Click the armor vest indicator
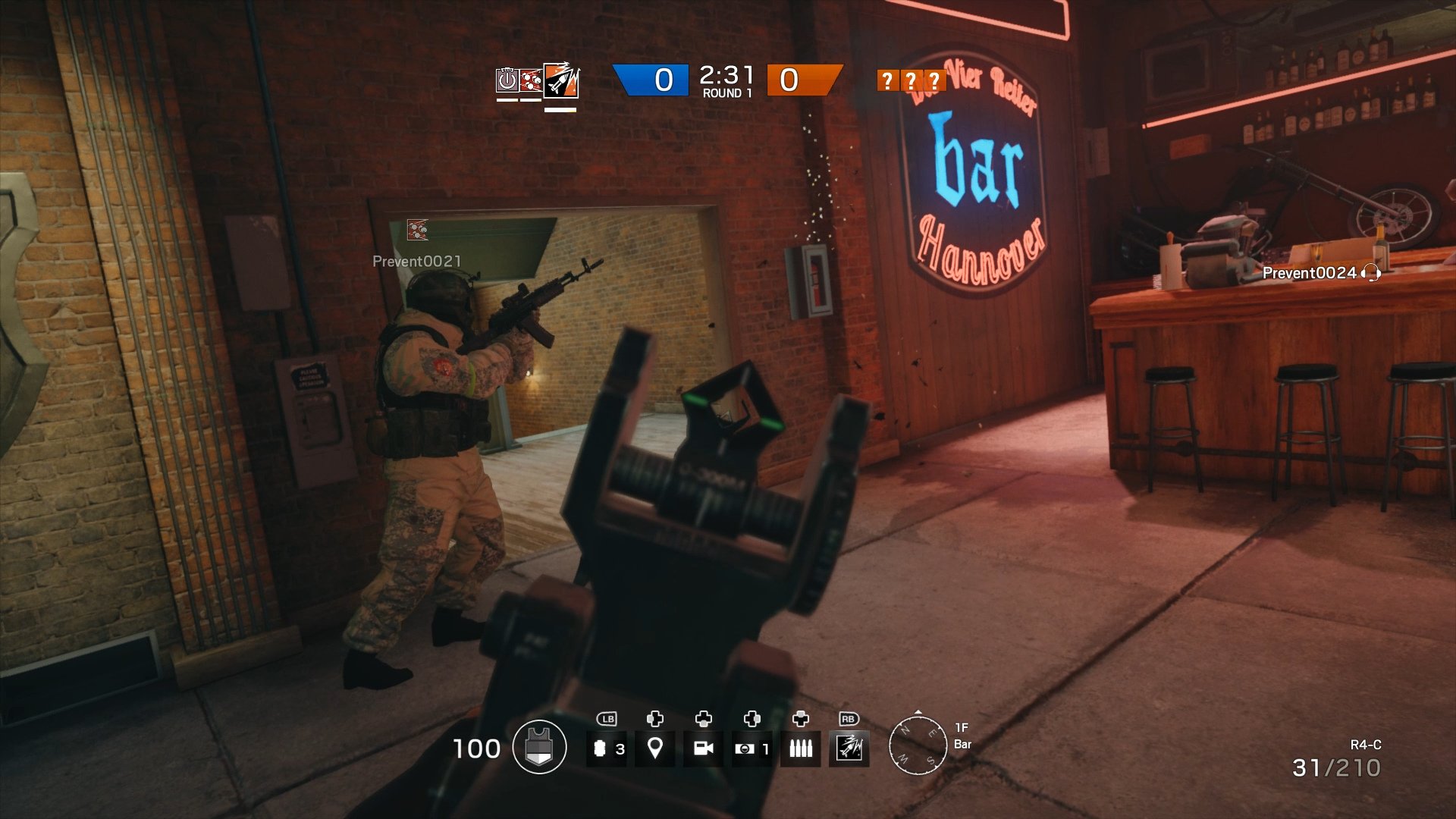The image size is (1456, 819). [x=540, y=747]
